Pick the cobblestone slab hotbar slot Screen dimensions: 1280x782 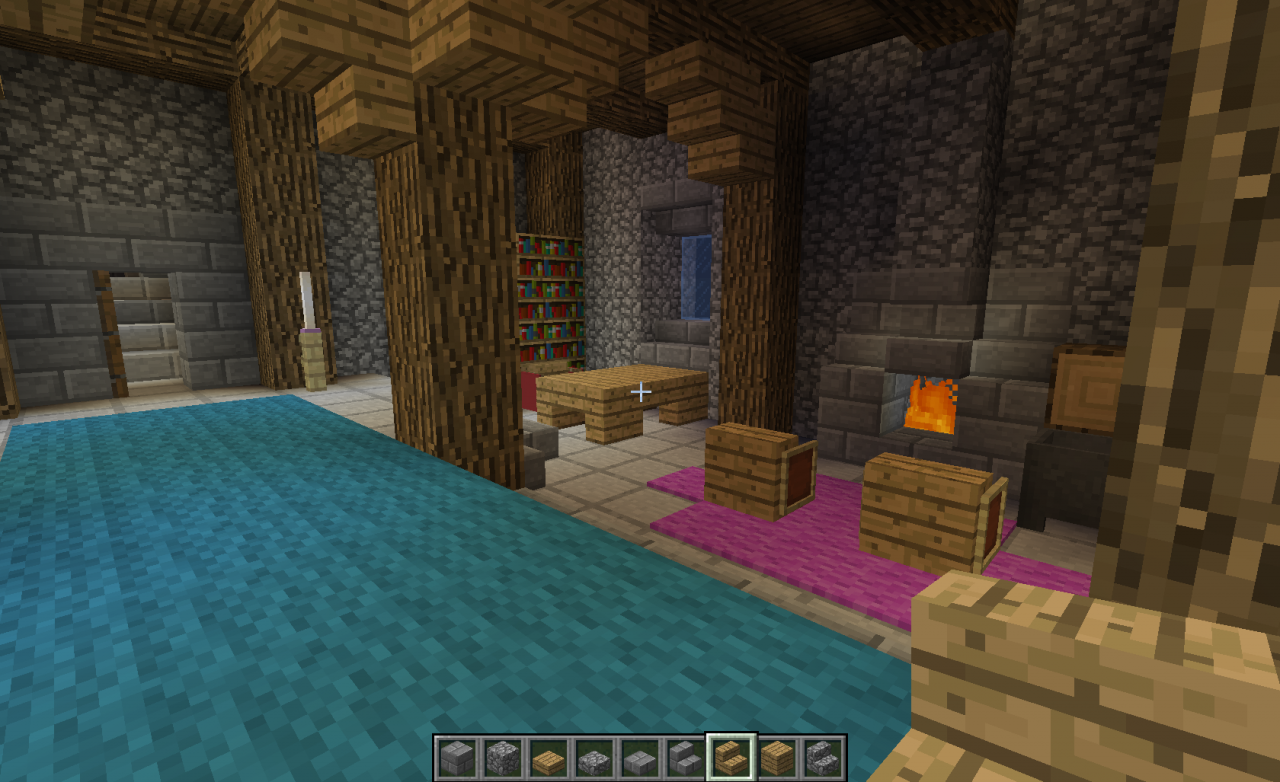click(x=594, y=758)
